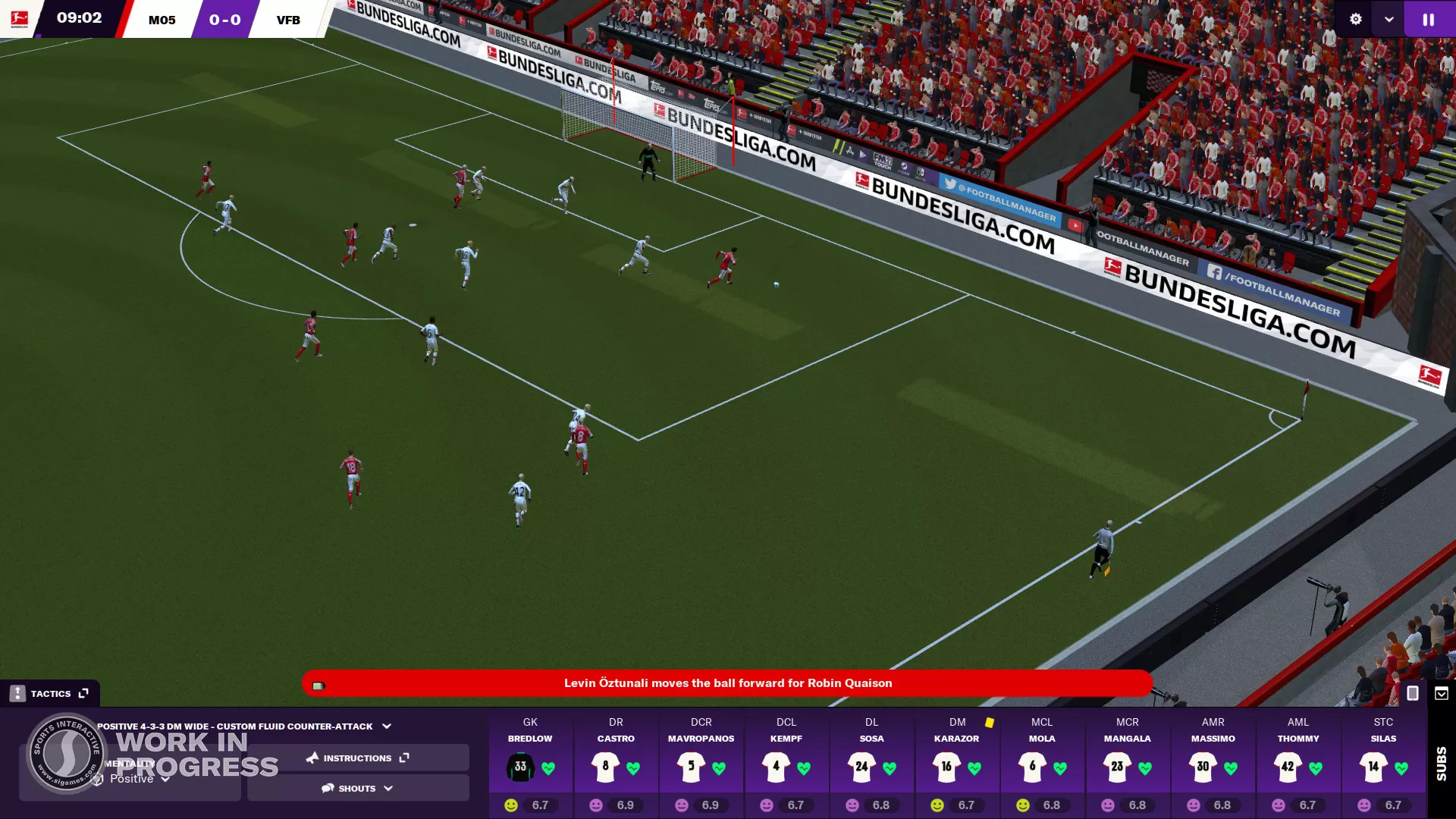This screenshot has width=1456, height=819.
Task: Open the Shouts dropdown chevron
Action: point(387,788)
